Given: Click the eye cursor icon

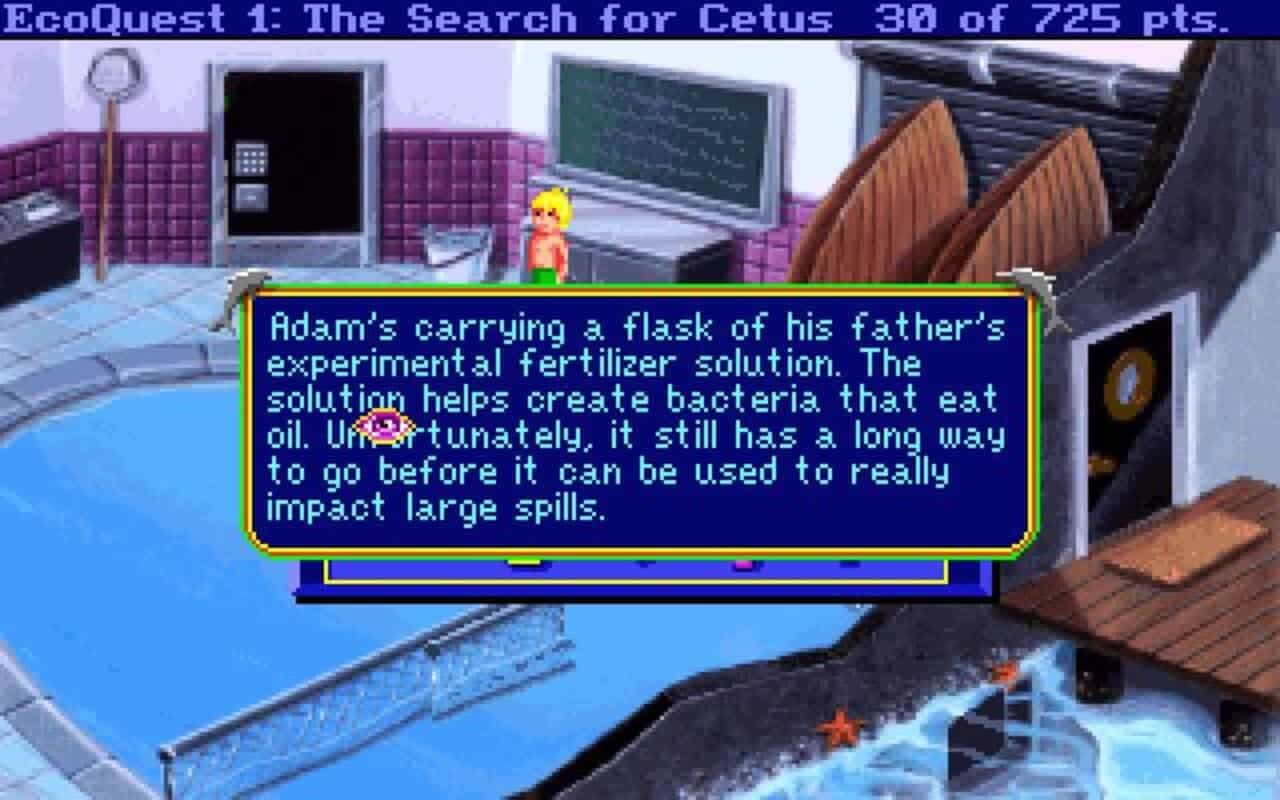Looking at the screenshot, I should [x=385, y=424].
